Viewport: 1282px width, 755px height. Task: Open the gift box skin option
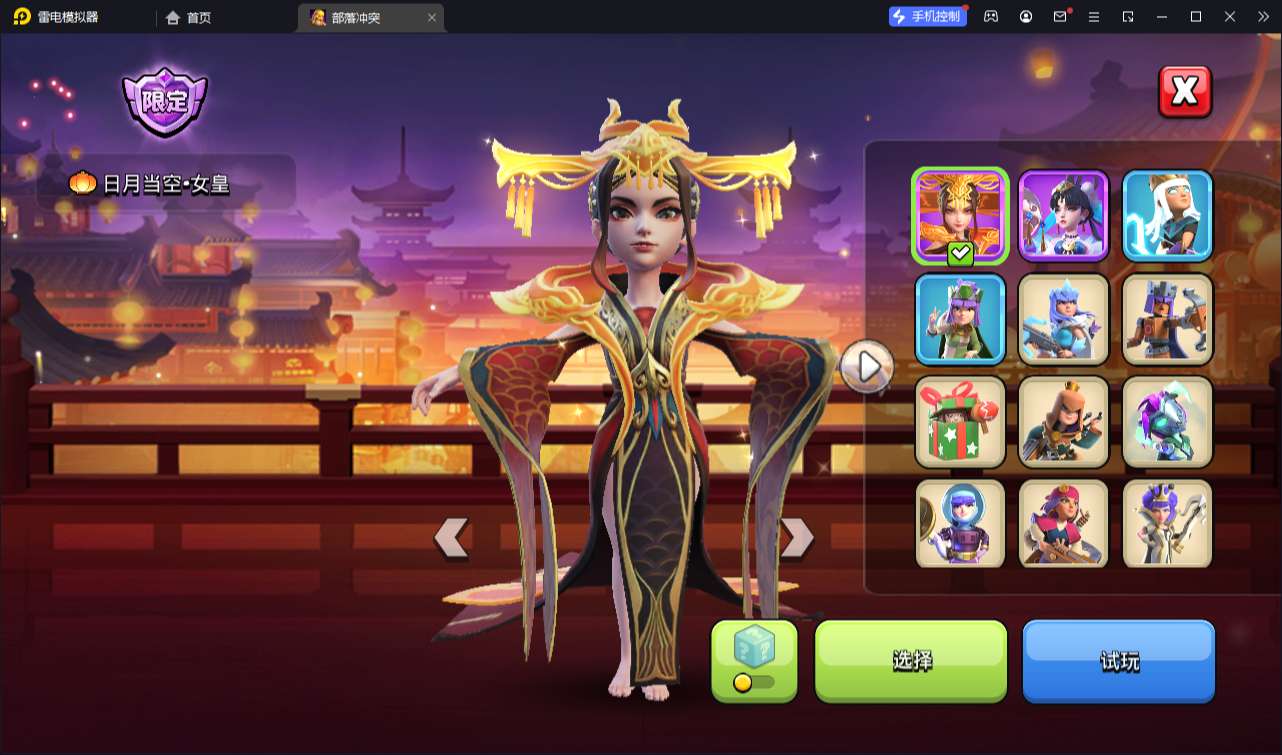point(959,422)
